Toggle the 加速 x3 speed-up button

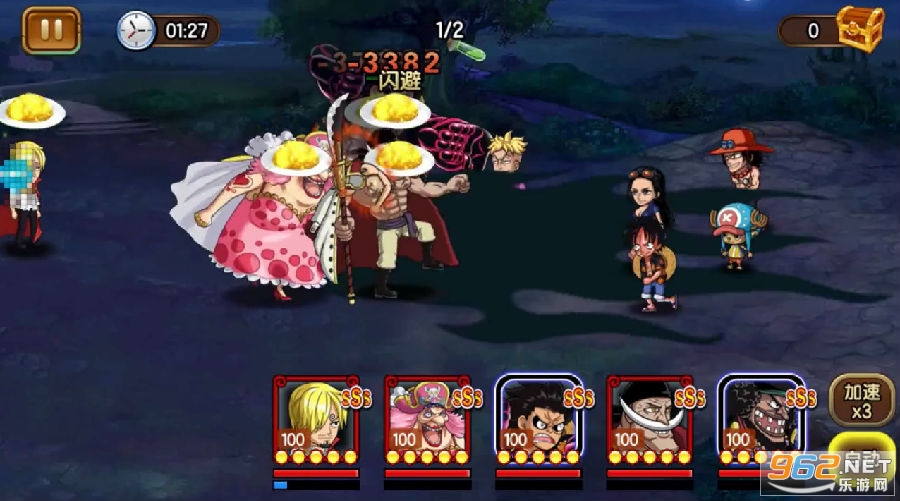[x=853, y=400]
